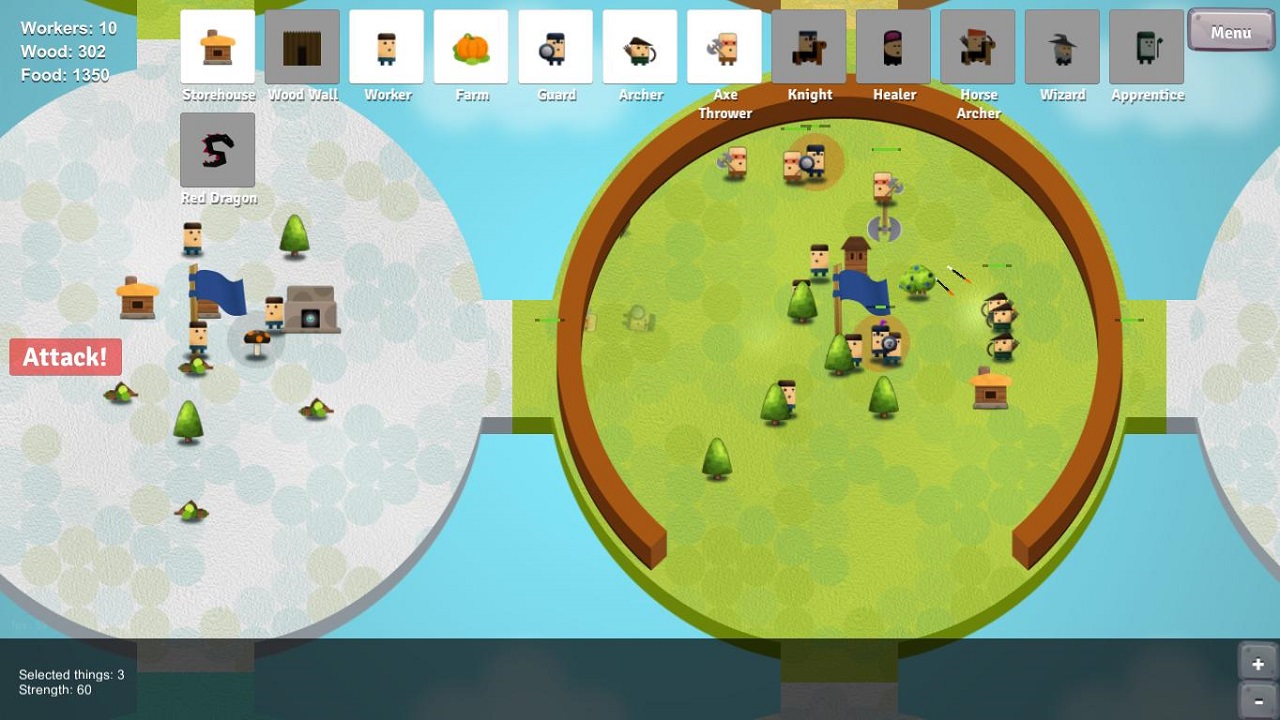Screen dimensions: 1280x720
Task: Select the Axe Thrower unit
Action: coord(725,47)
